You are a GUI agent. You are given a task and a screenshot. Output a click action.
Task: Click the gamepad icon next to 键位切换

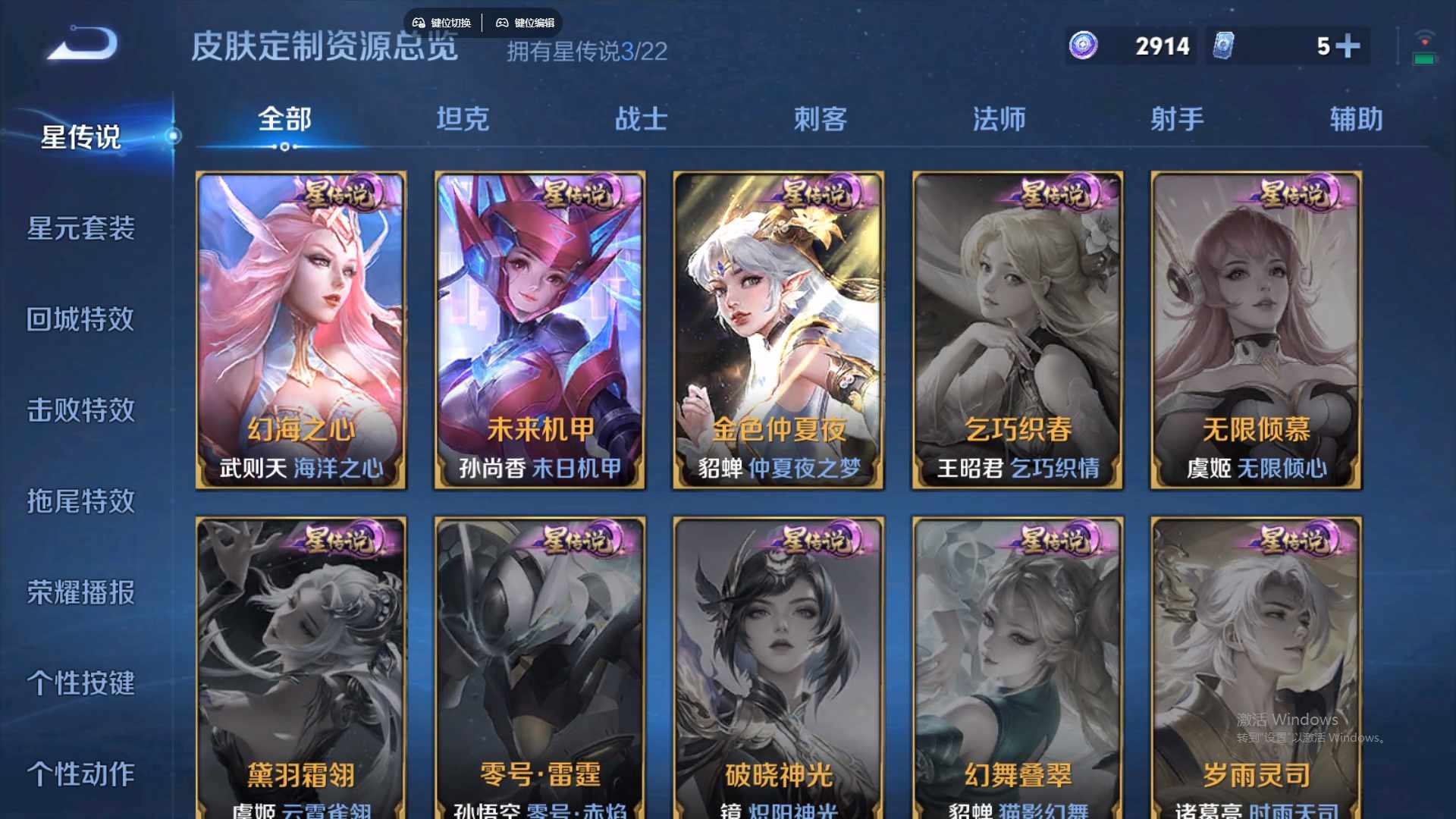(x=419, y=22)
